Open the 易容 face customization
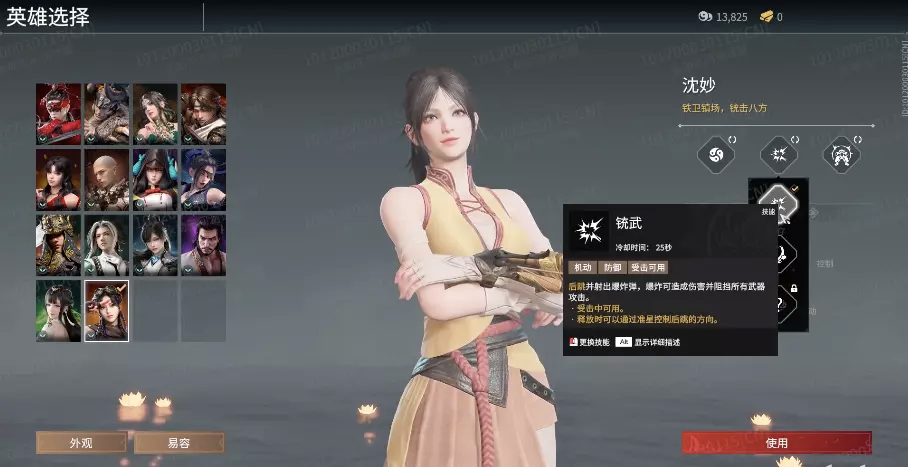Viewport: 908px width, 467px height. pyautogui.click(x=179, y=442)
